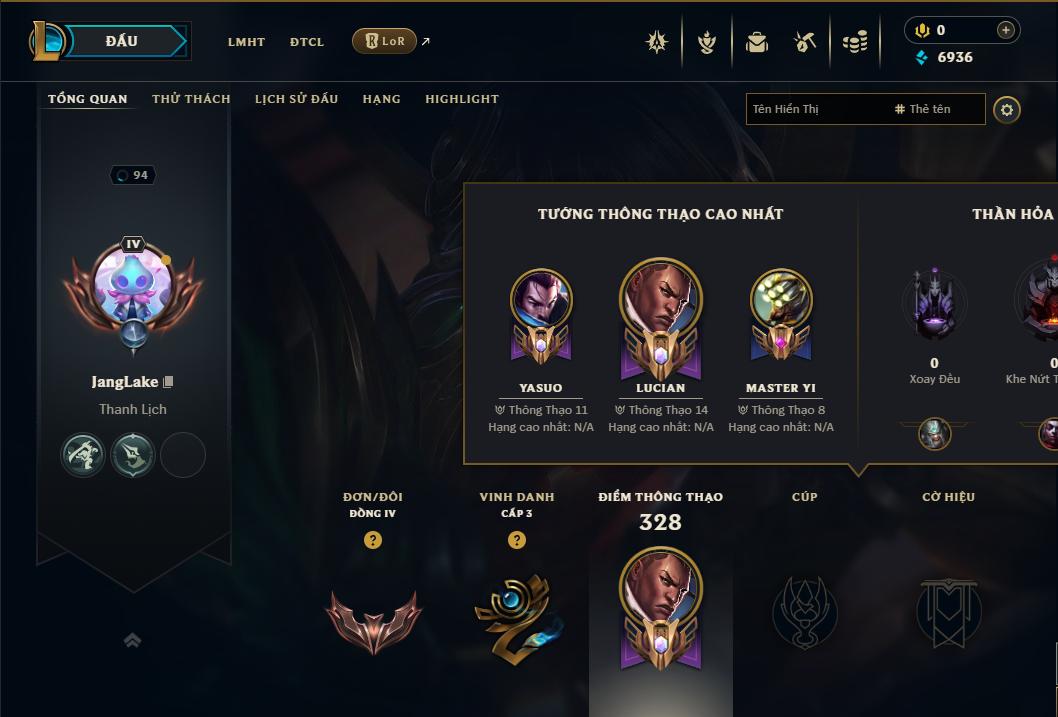The image size is (1058, 717).
Task: Show the HIGHLIGHT tab
Action: point(462,99)
